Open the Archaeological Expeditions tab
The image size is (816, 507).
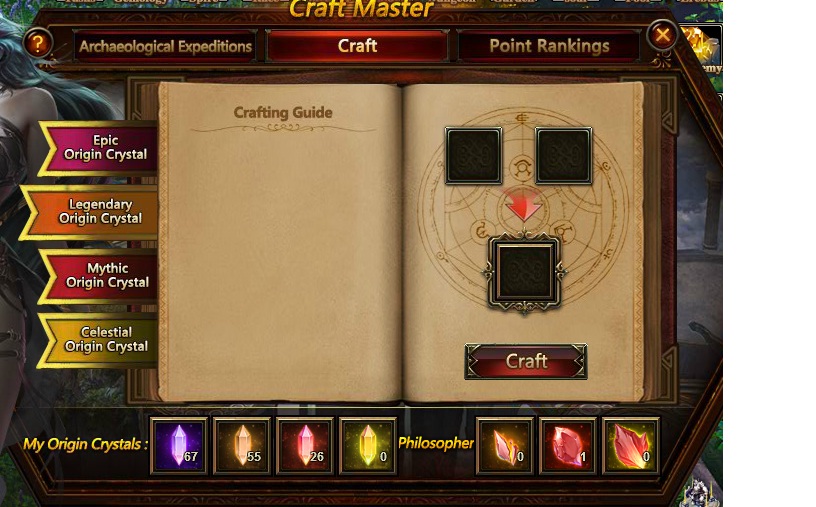[x=165, y=46]
